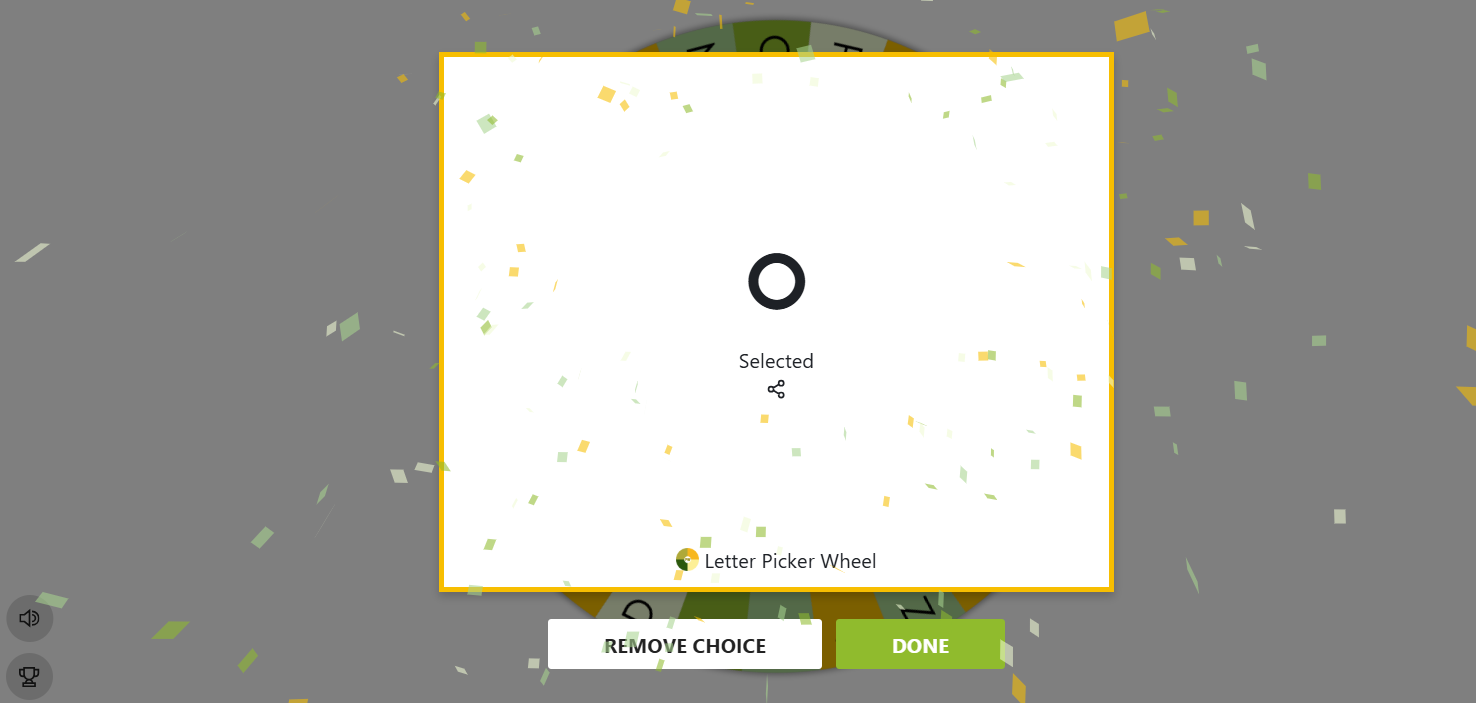The height and width of the screenshot is (703, 1476).
Task: Click the Remove Choice button
Action: pyautogui.click(x=684, y=645)
